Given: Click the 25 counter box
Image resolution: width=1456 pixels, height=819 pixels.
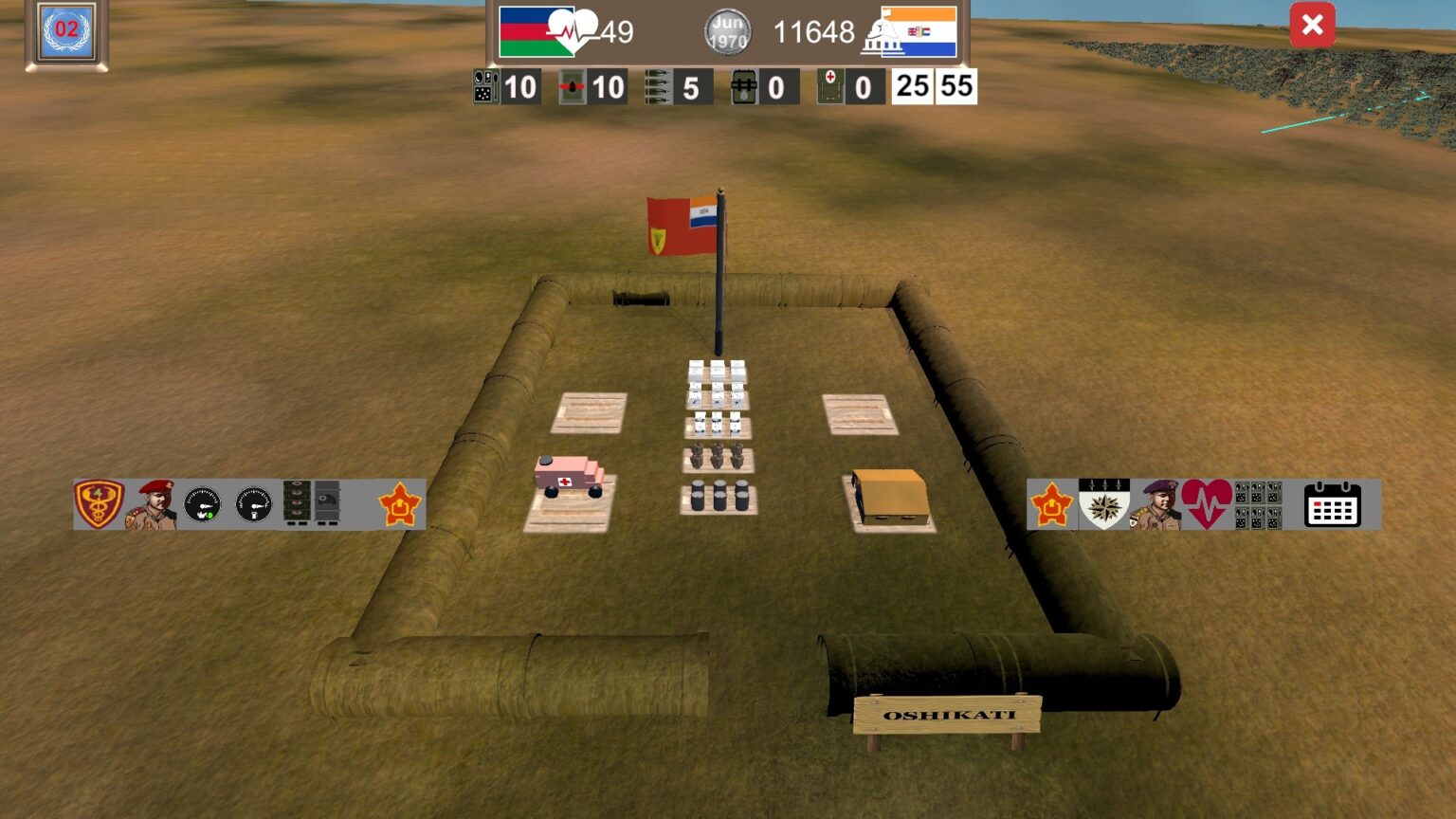Looking at the screenshot, I should [x=913, y=86].
